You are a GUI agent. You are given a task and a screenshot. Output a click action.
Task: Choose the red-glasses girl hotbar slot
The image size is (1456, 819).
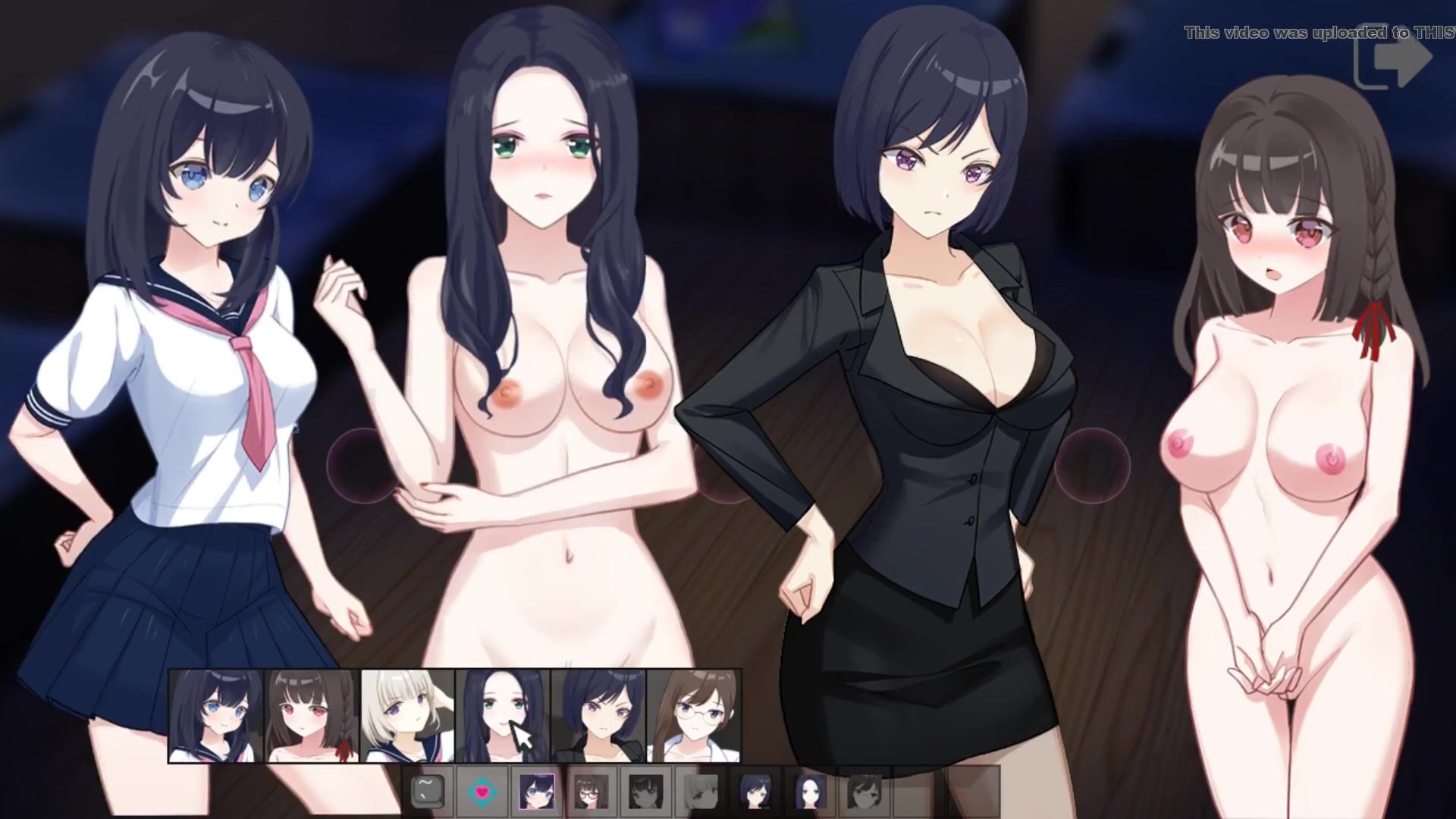(591, 792)
